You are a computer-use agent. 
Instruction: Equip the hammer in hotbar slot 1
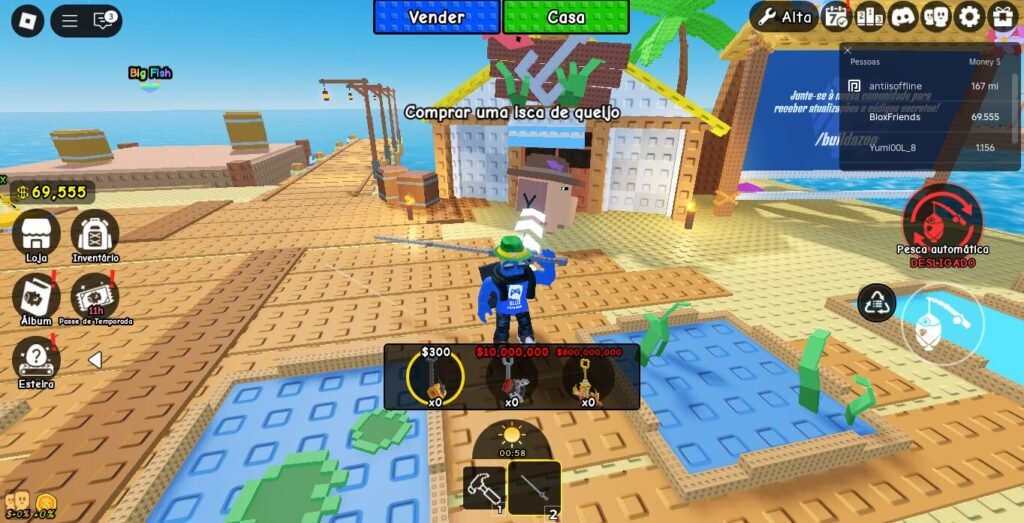(x=484, y=487)
